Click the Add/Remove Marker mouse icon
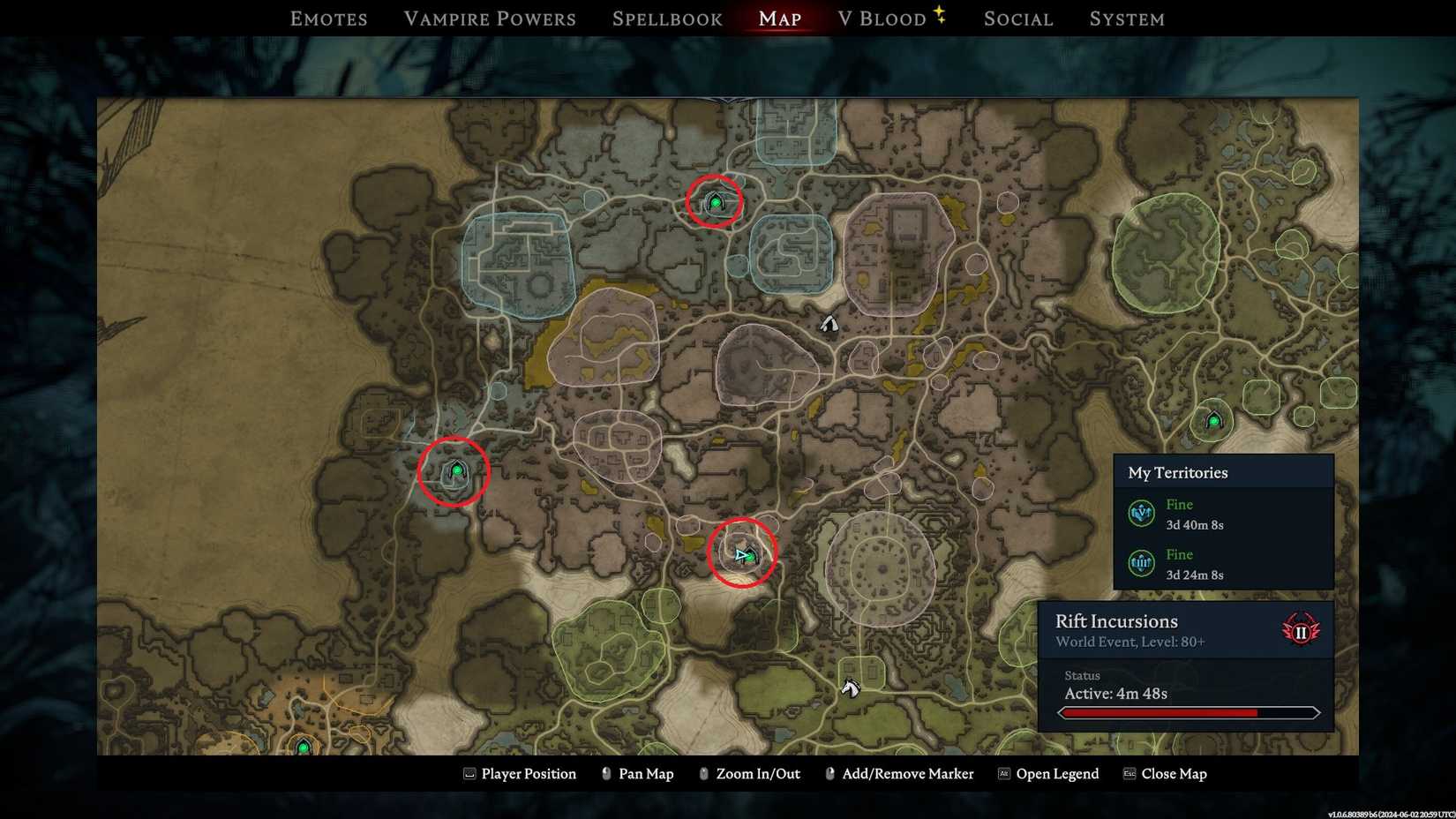This screenshot has height=819, width=1456. pyautogui.click(x=829, y=773)
